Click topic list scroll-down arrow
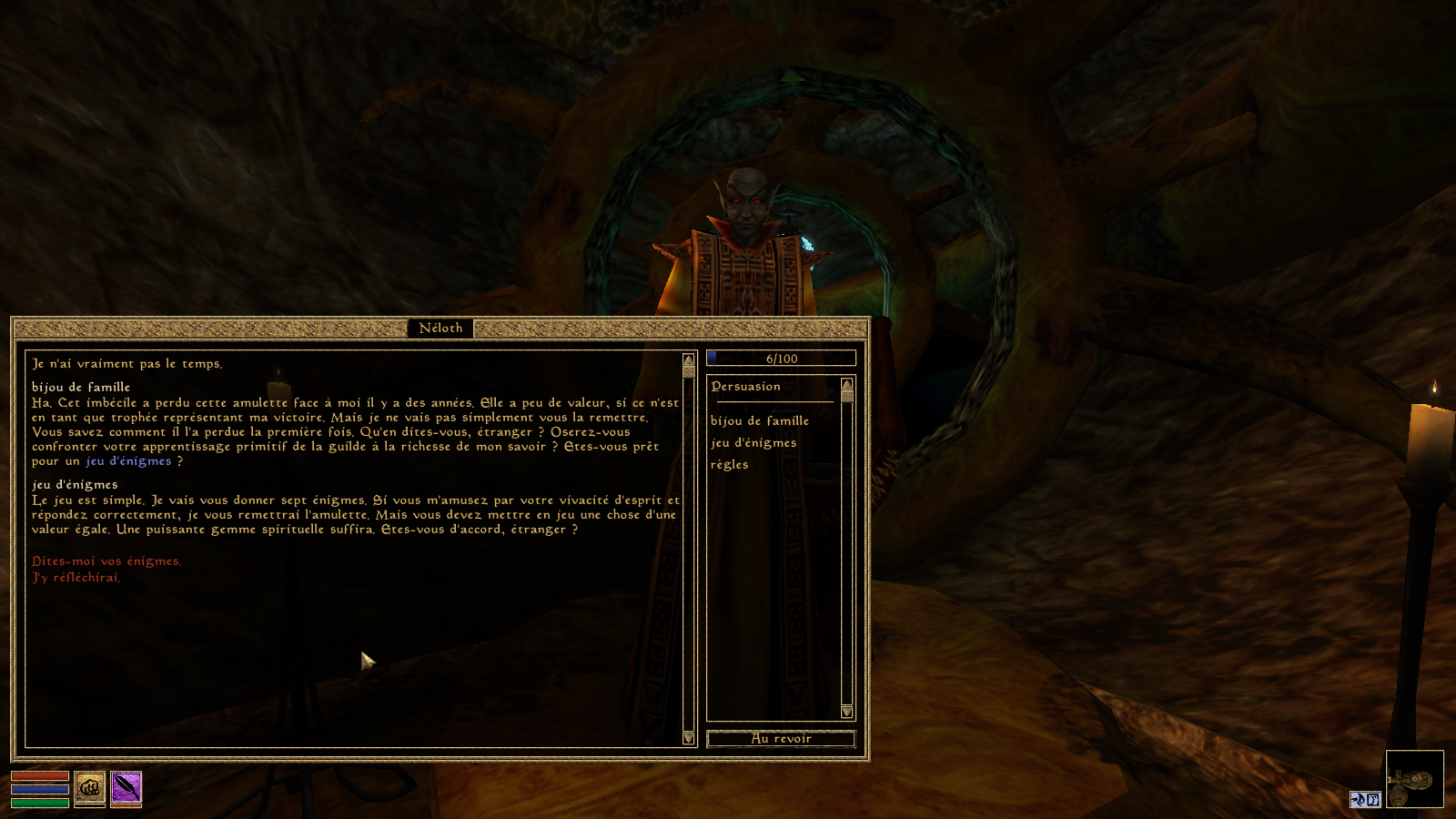This screenshot has height=819, width=1456. click(x=847, y=712)
